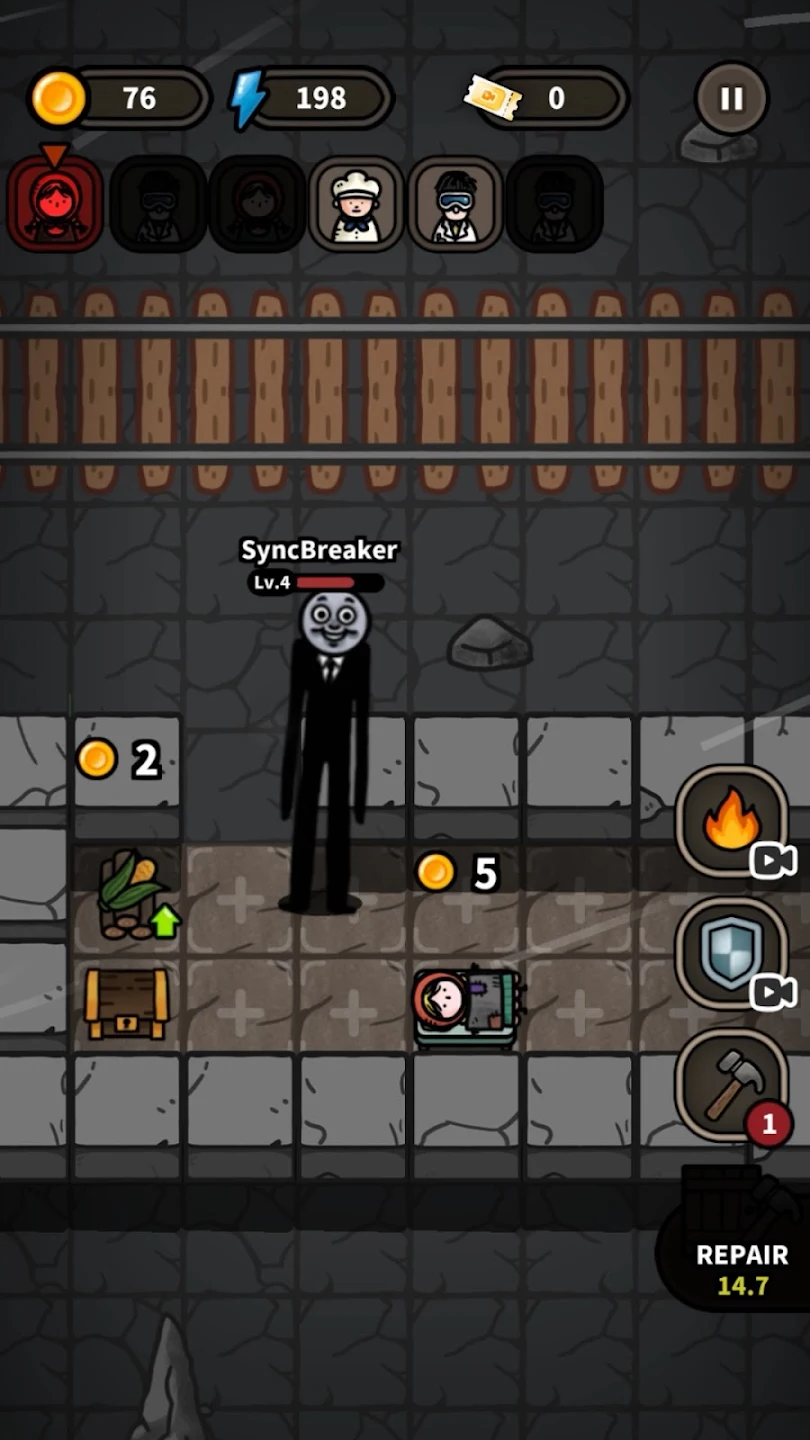Use the hammer repair item
Screen dimensions: 810x1440
tap(730, 1085)
